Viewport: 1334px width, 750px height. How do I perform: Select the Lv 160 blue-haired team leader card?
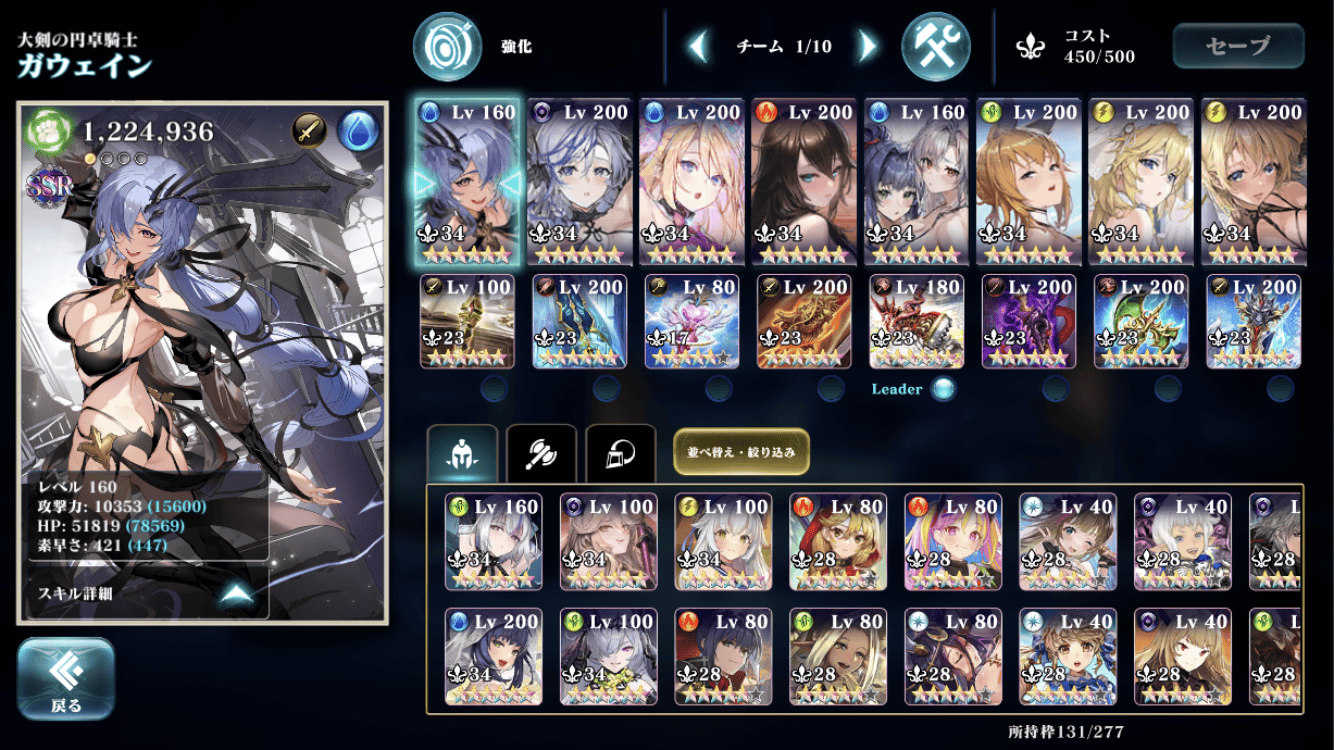[x=467, y=182]
